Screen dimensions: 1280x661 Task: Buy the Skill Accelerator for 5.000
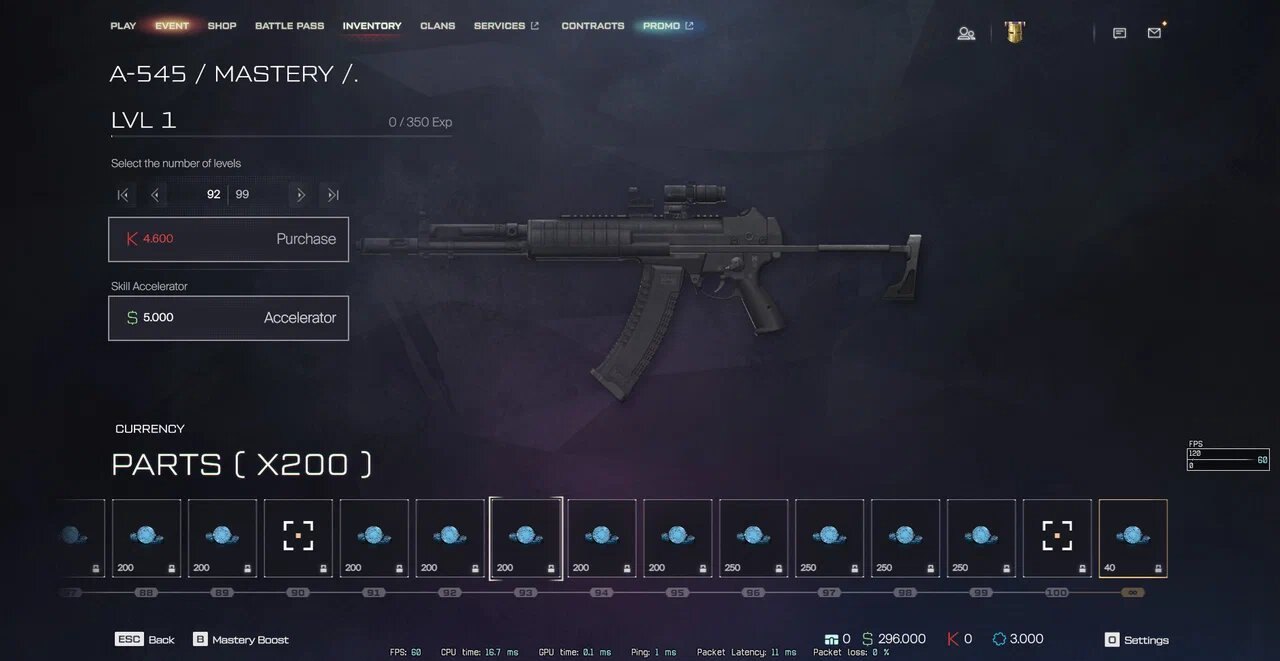coord(228,318)
